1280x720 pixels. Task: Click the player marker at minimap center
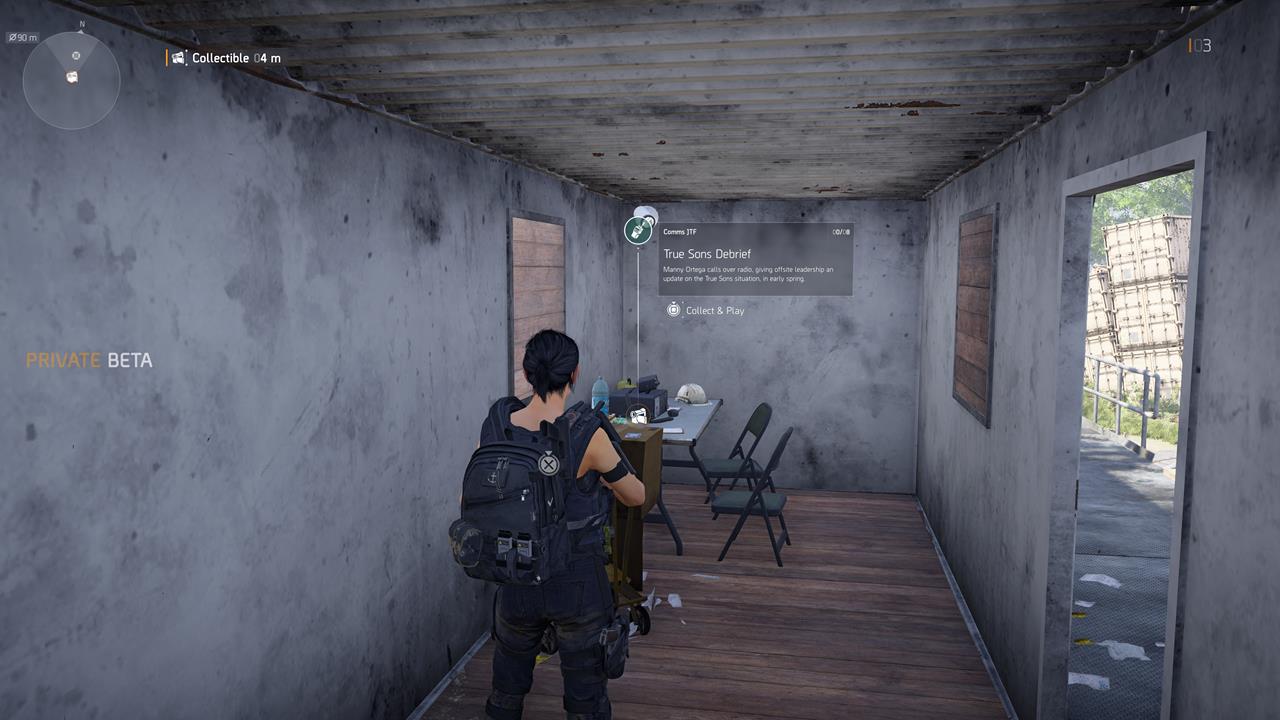73,80
